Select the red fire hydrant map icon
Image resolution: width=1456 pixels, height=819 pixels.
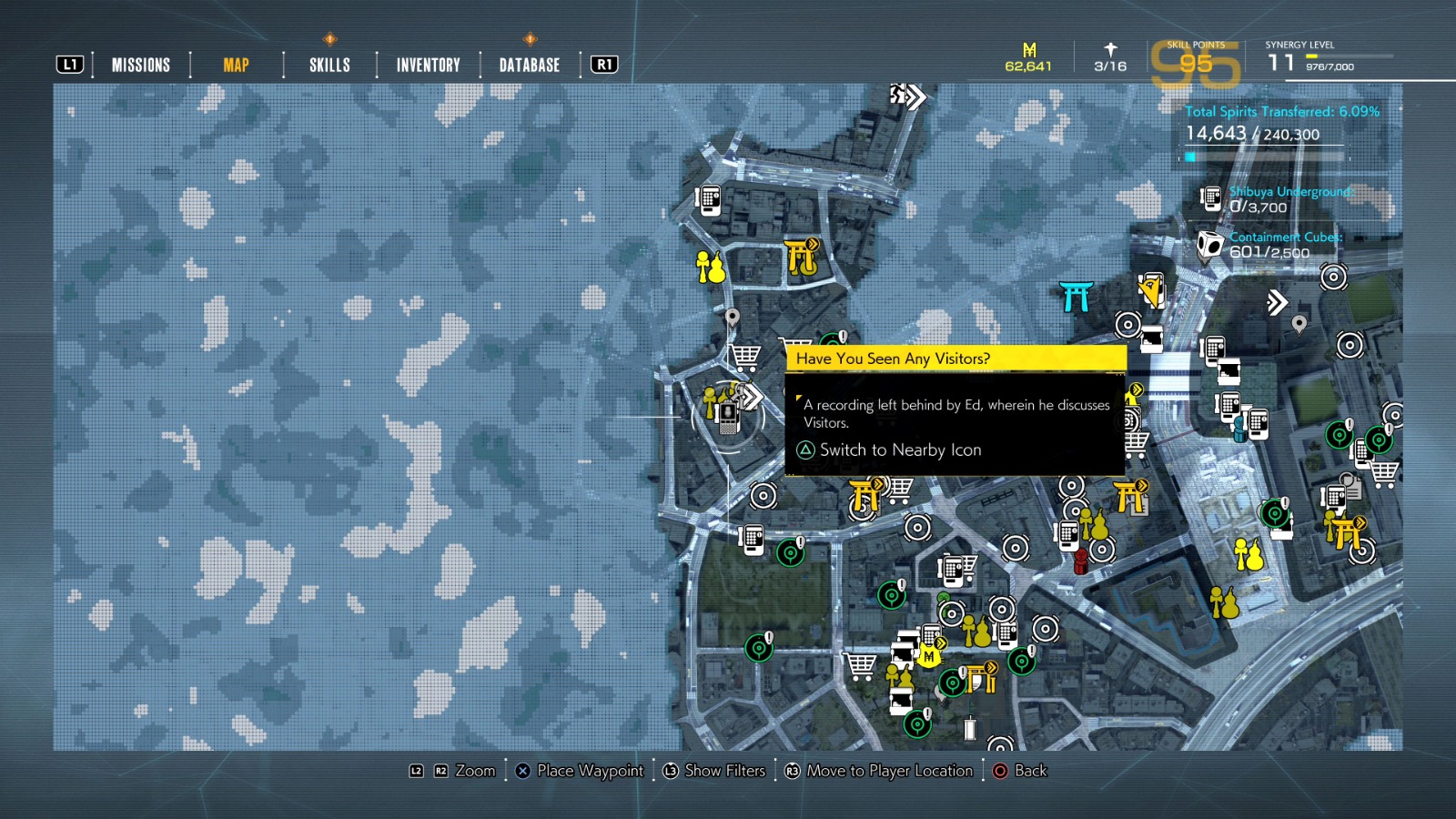(x=1079, y=562)
